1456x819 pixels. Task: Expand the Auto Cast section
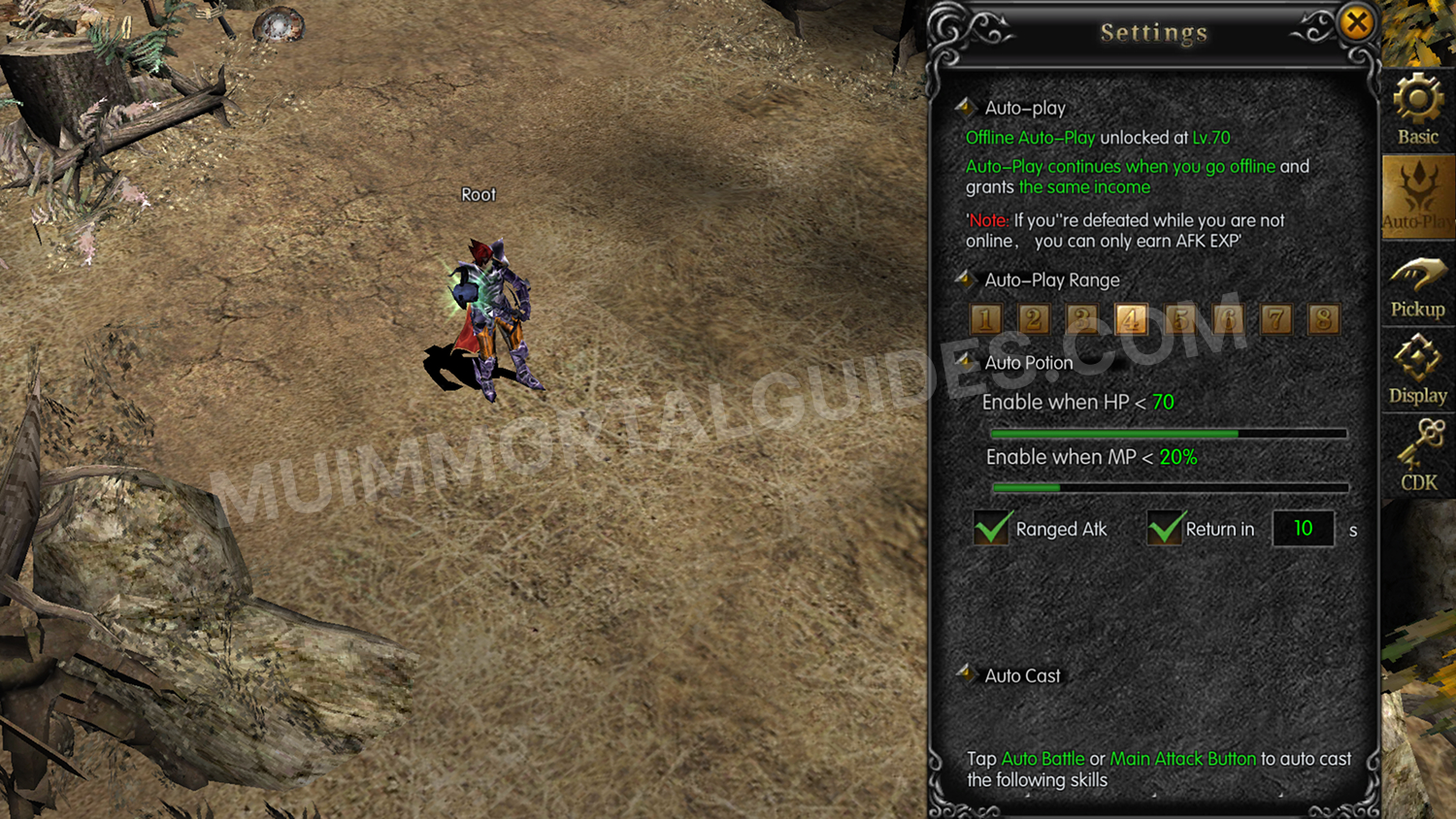click(966, 675)
